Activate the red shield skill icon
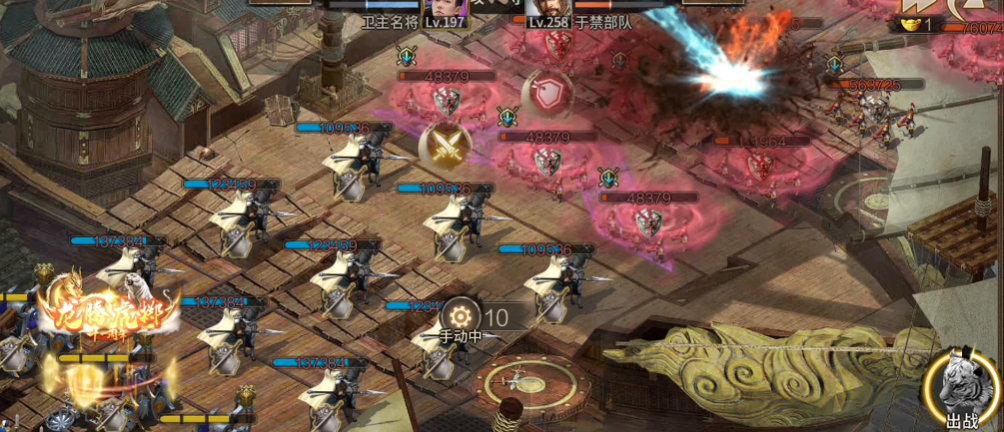The height and width of the screenshot is (432, 1004). (x=547, y=94)
